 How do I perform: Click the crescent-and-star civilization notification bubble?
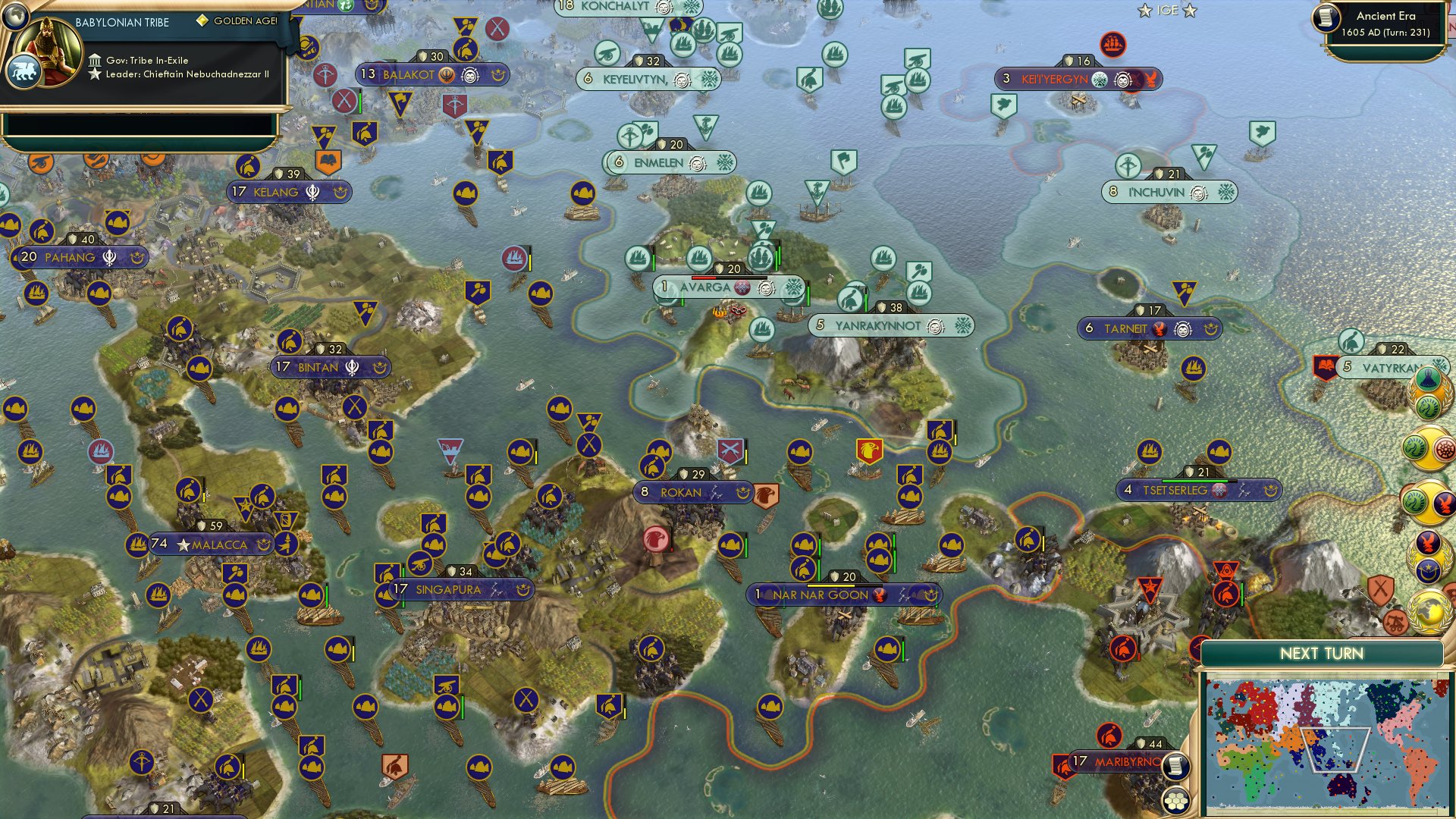[x=1429, y=570]
